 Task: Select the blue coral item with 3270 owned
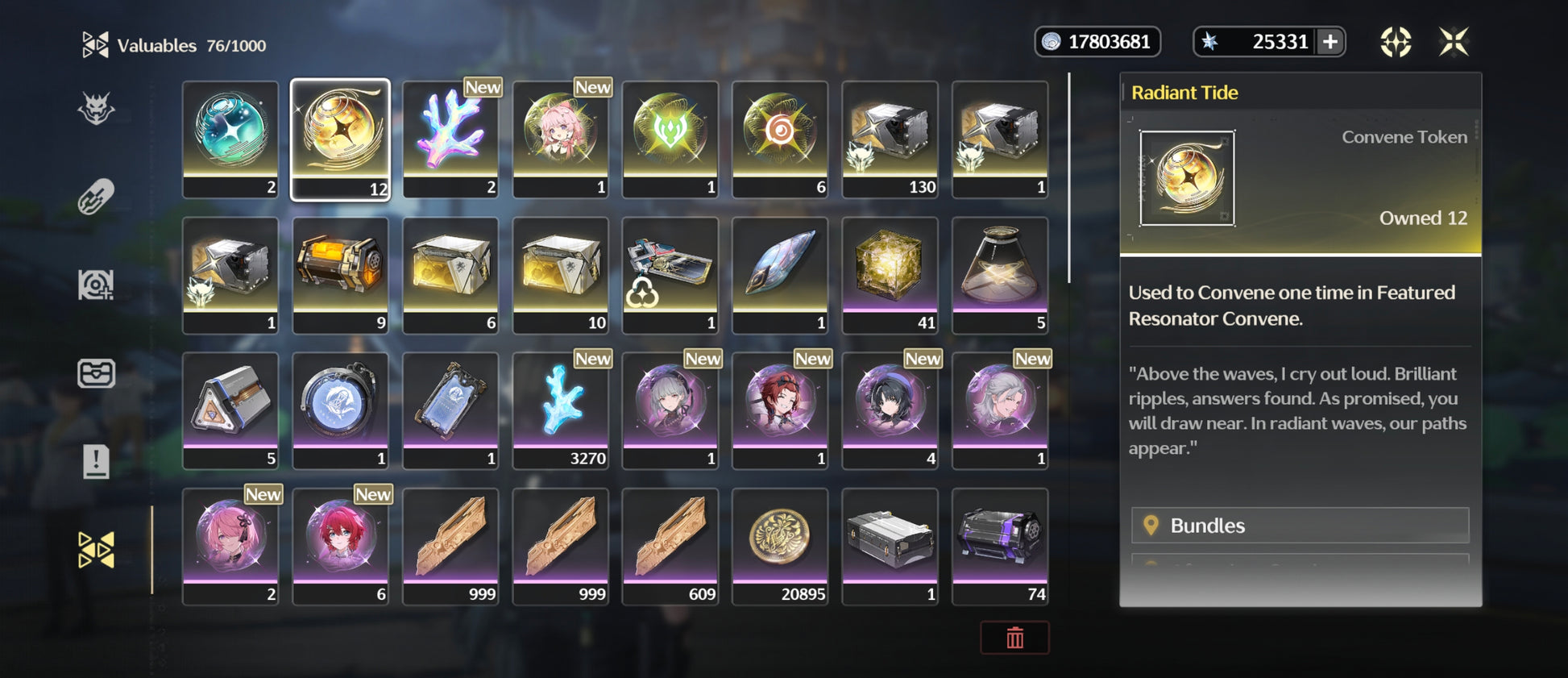[561, 410]
